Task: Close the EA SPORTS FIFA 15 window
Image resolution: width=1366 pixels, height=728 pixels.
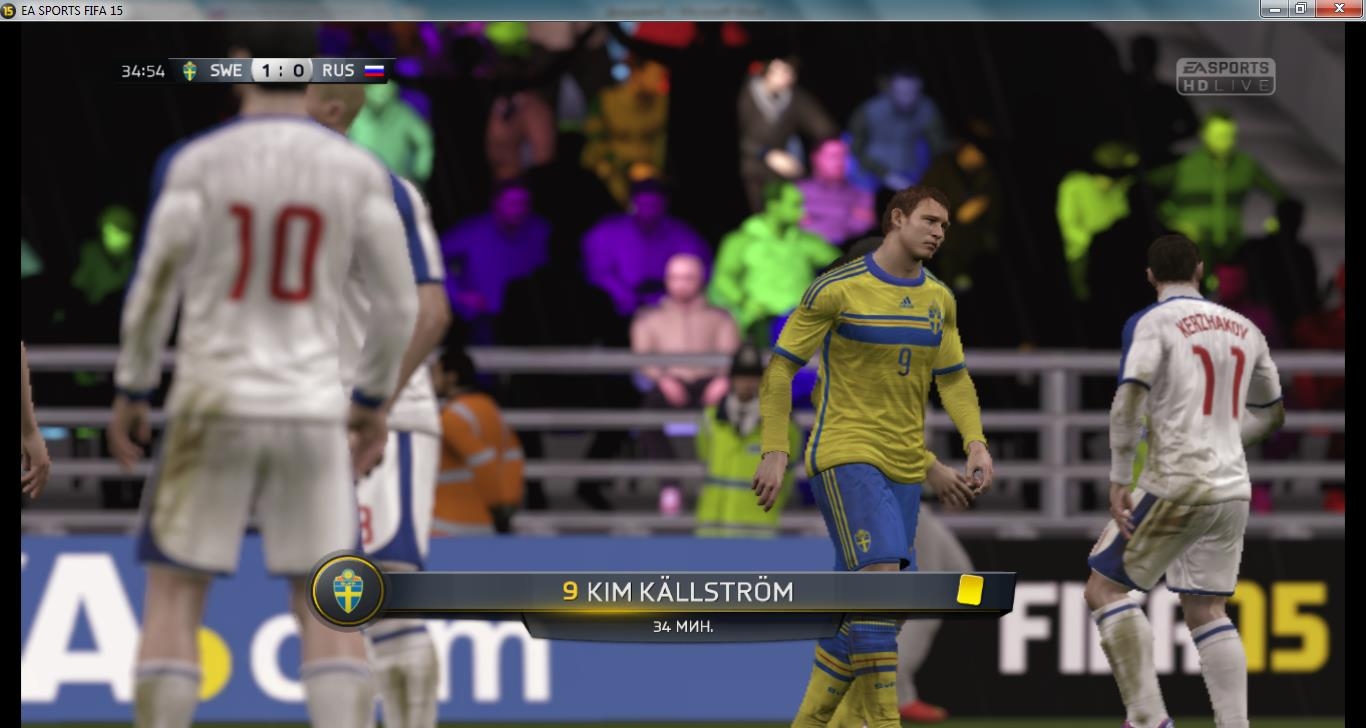Action: click(x=1339, y=9)
